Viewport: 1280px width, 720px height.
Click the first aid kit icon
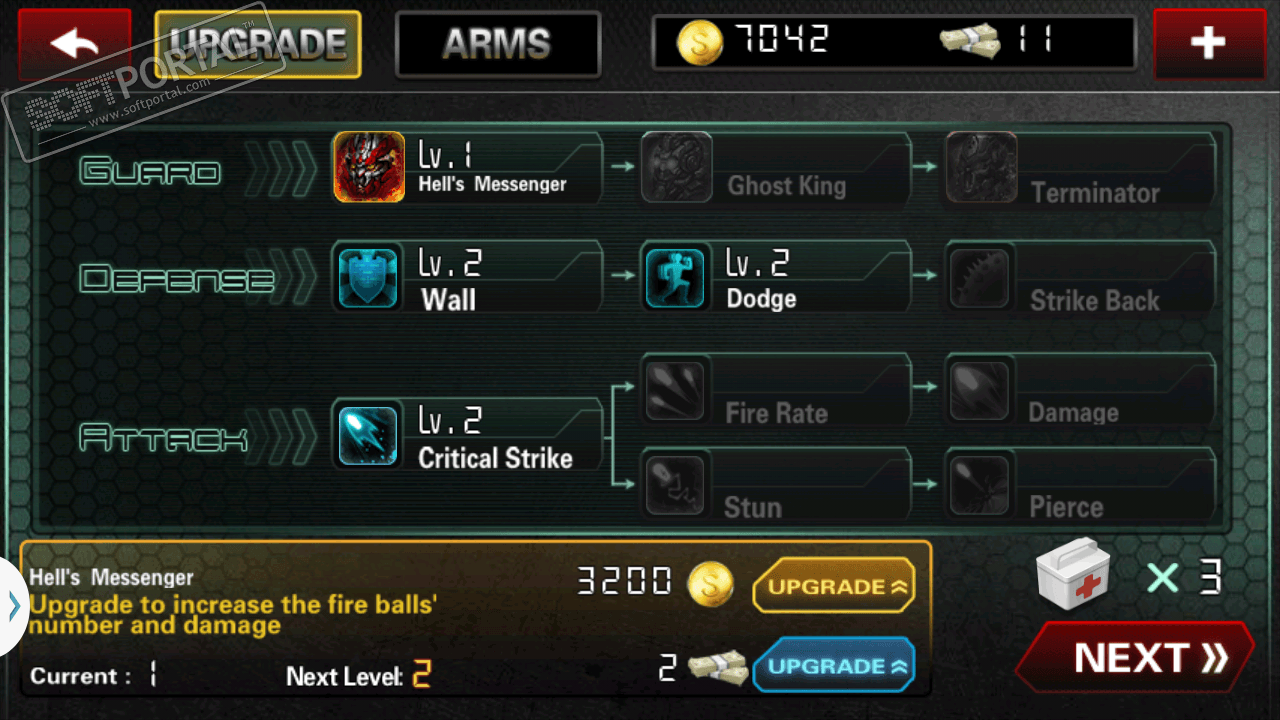(1073, 577)
